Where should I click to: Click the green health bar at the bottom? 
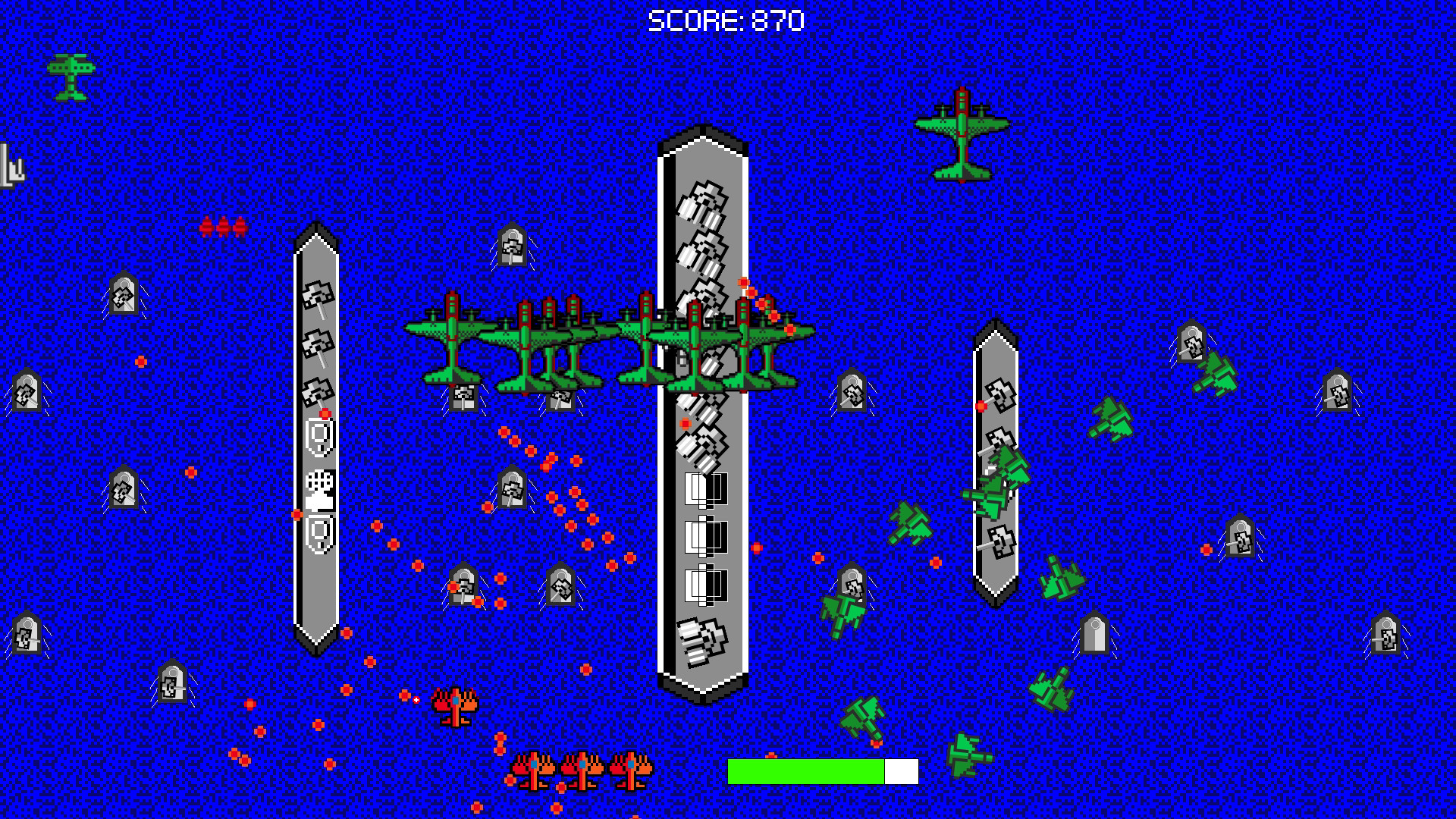pyautogui.click(x=804, y=770)
